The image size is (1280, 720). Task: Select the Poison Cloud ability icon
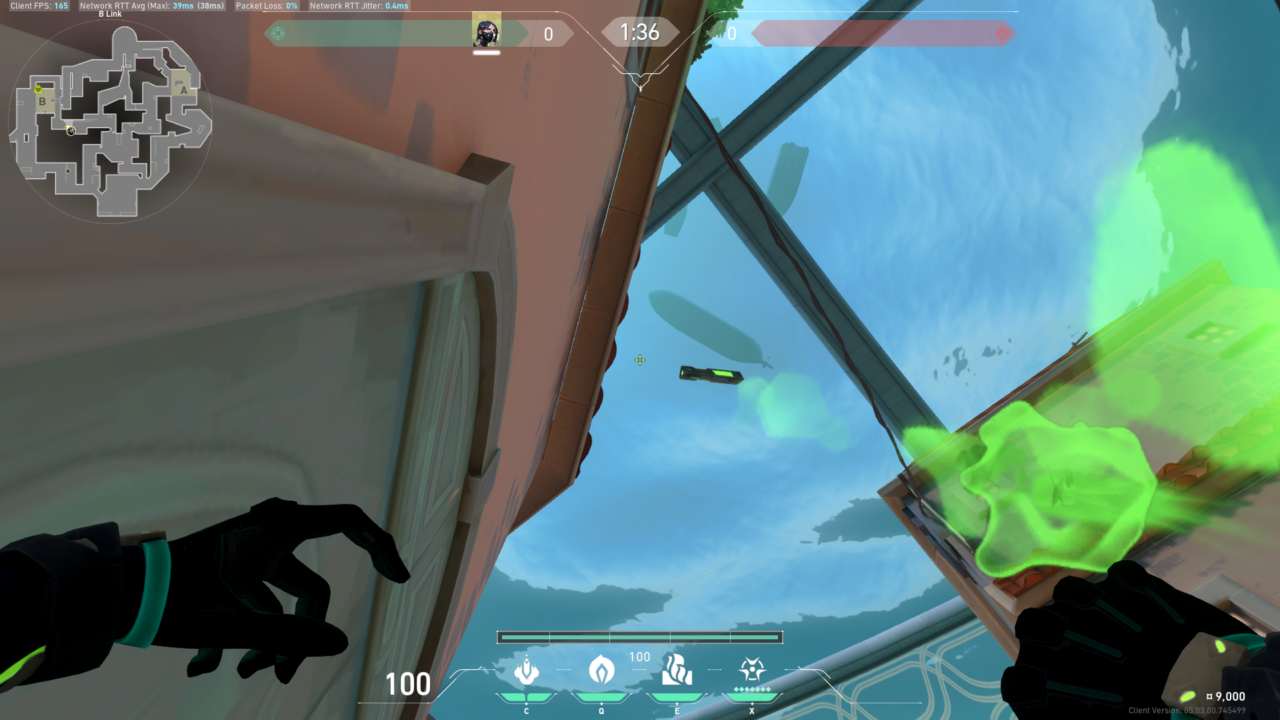pos(600,668)
